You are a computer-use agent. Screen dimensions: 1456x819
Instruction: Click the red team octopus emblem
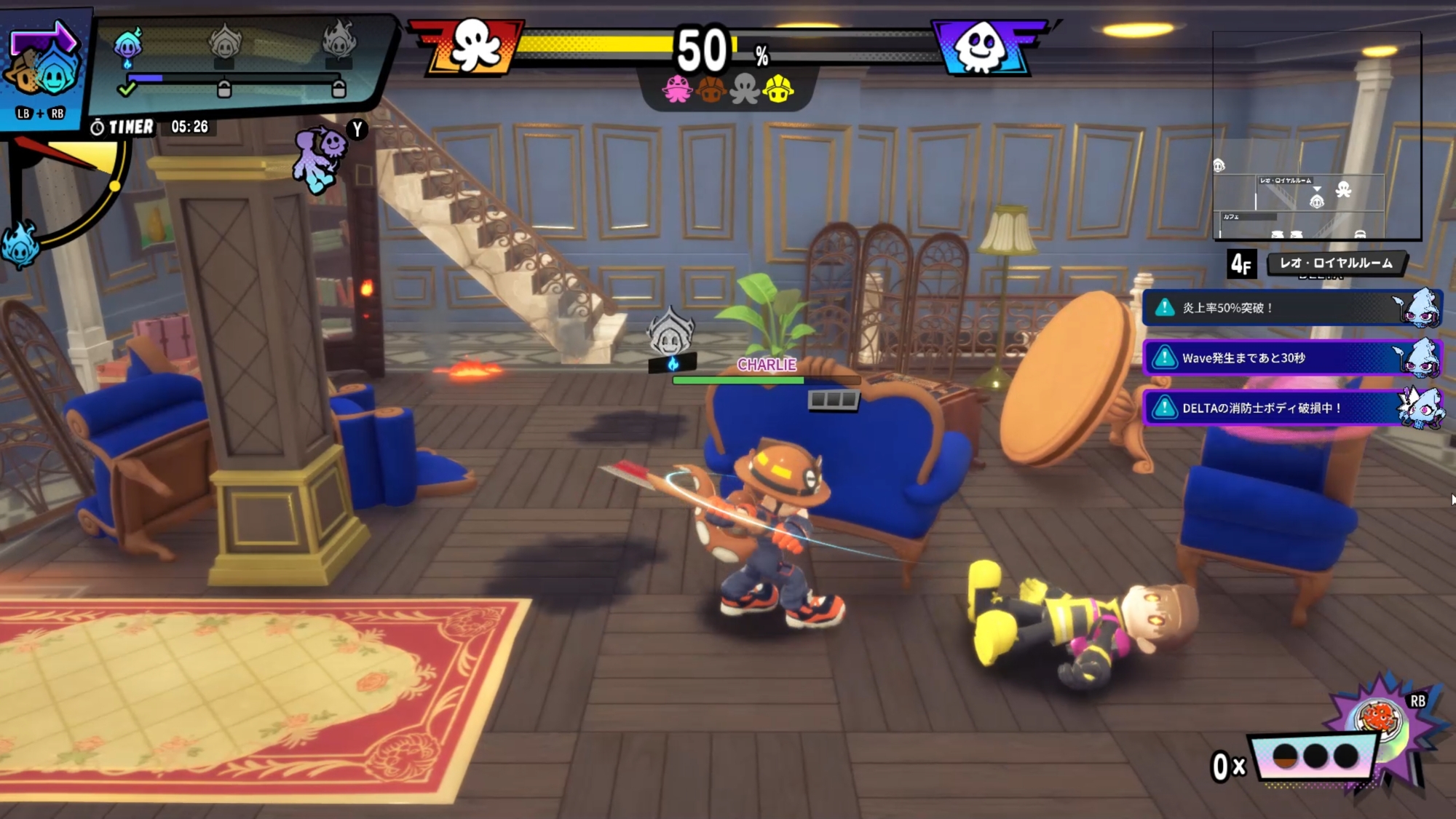point(475,47)
